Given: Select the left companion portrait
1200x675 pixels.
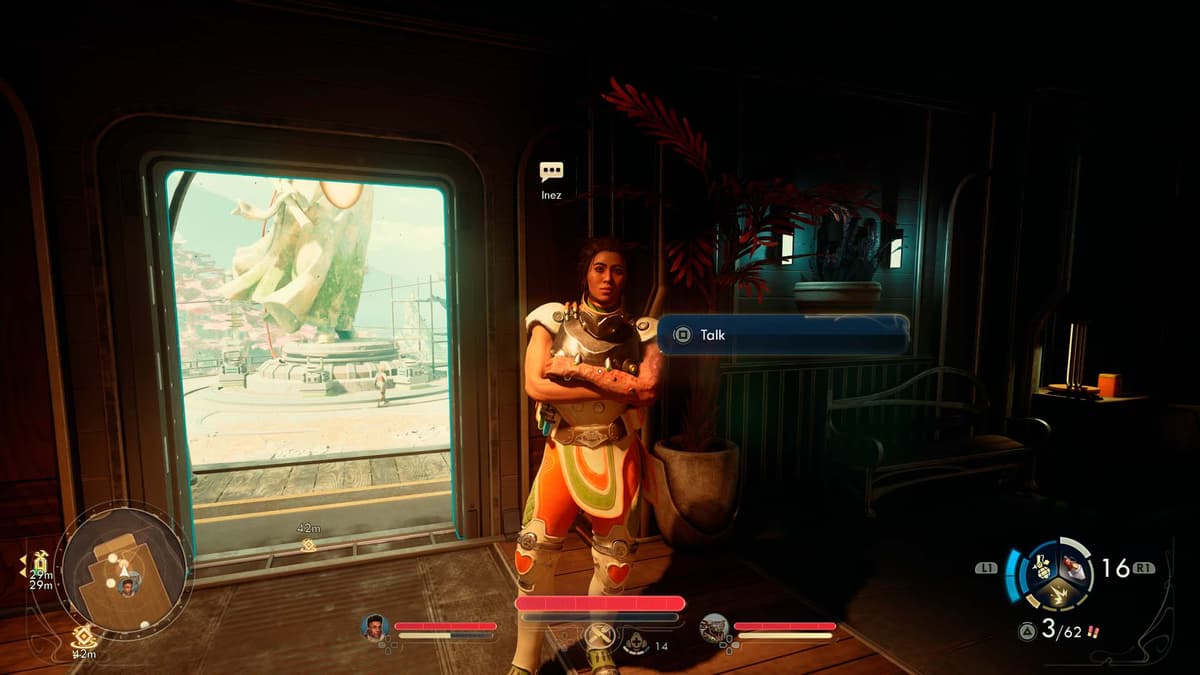Looking at the screenshot, I should (375, 627).
